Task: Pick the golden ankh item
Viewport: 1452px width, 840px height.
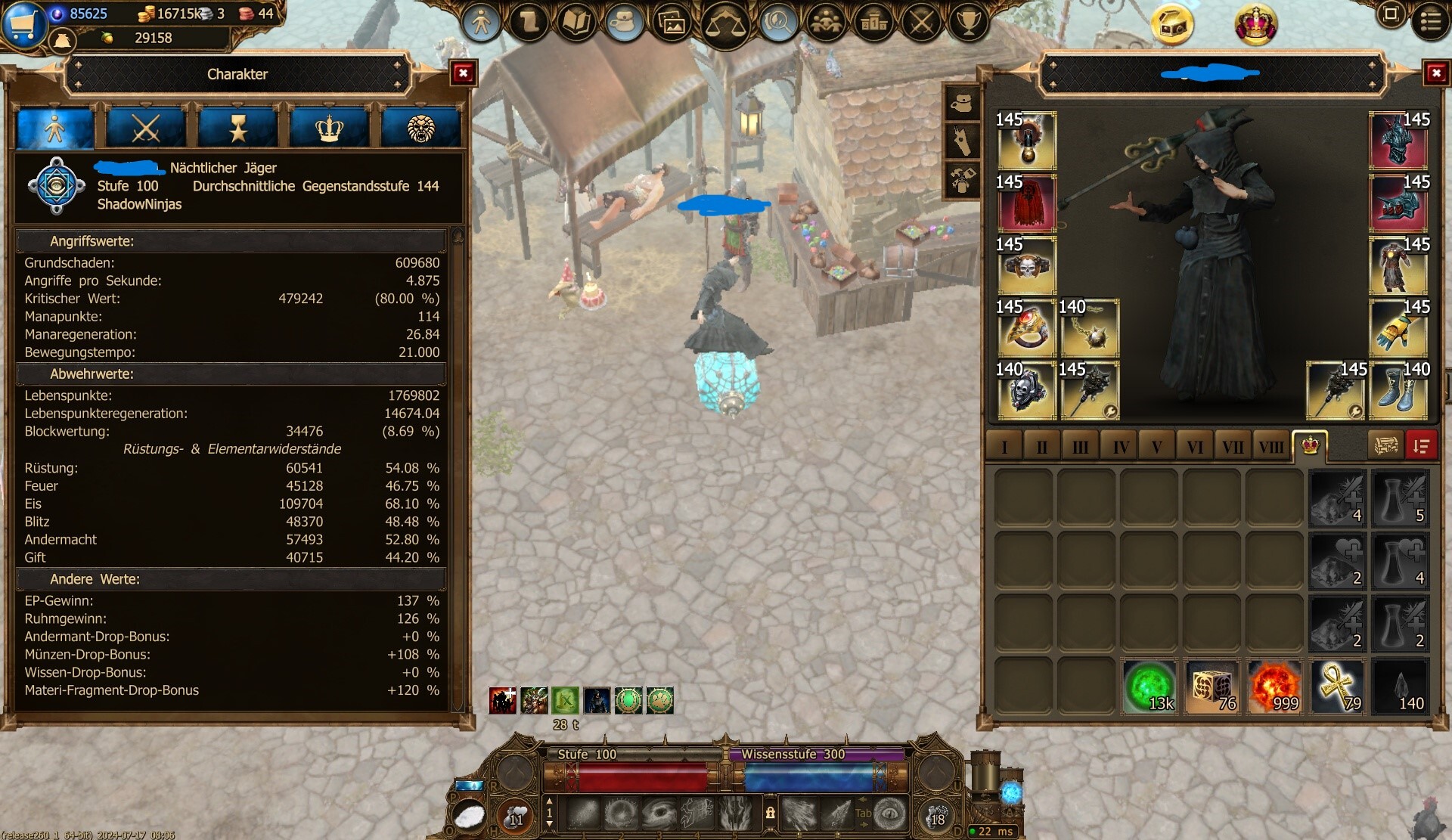Action: [x=1337, y=687]
